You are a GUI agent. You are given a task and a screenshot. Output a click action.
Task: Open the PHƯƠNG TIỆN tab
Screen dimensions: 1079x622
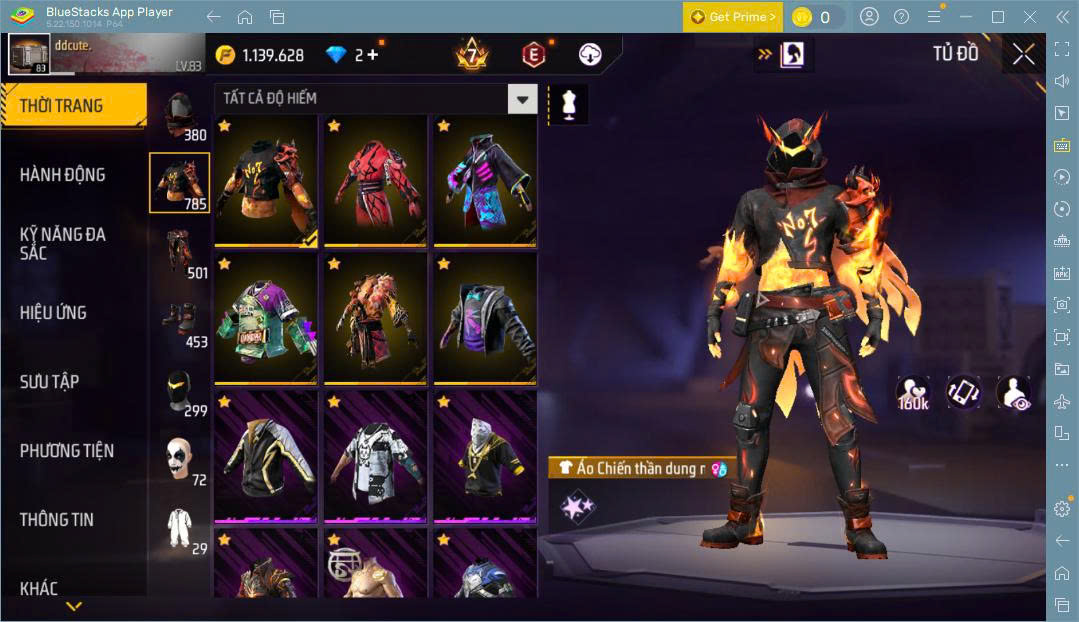pyautogui.click(x=66, y=451)
